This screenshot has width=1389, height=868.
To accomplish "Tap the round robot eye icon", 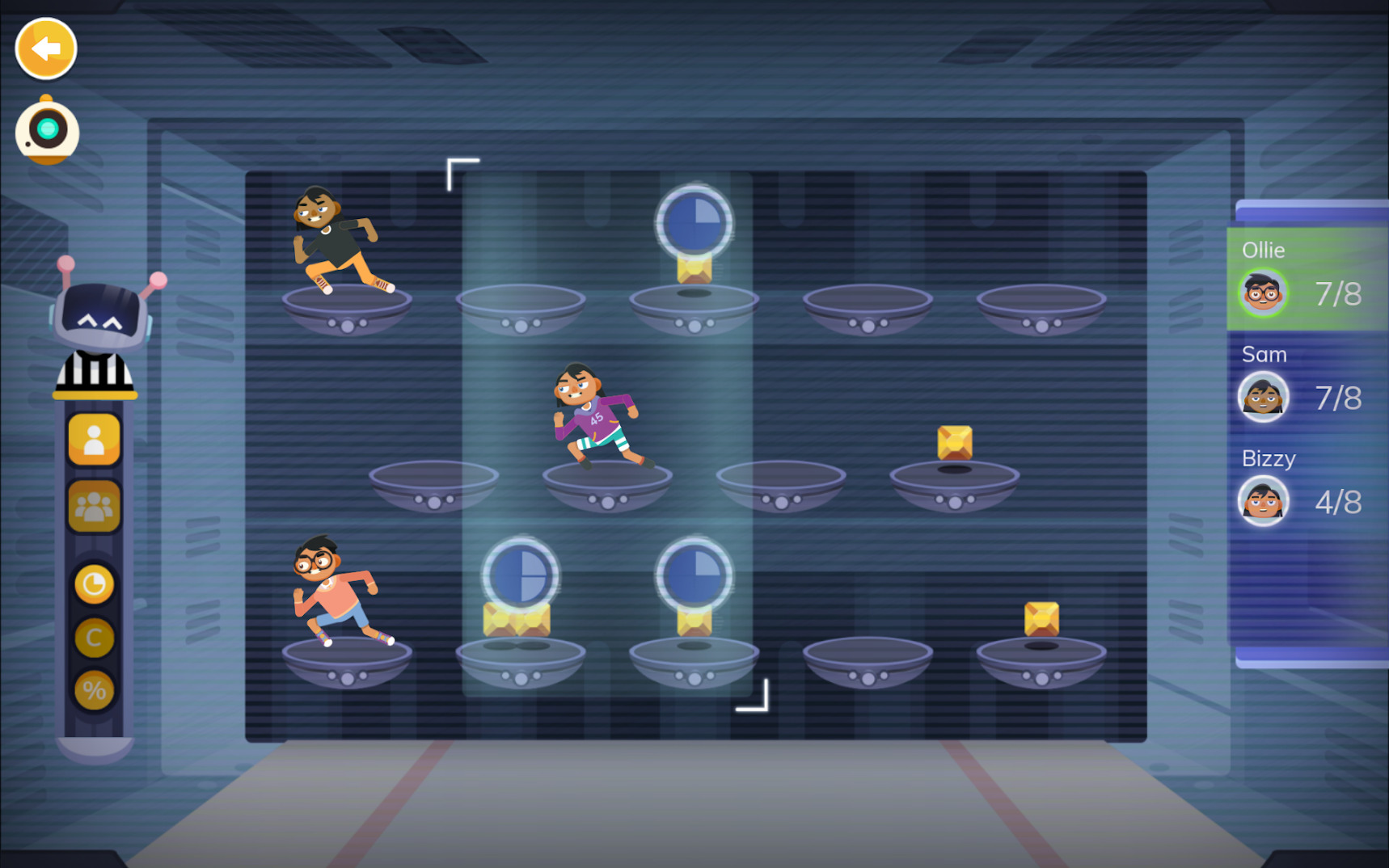I will point(47,130).
